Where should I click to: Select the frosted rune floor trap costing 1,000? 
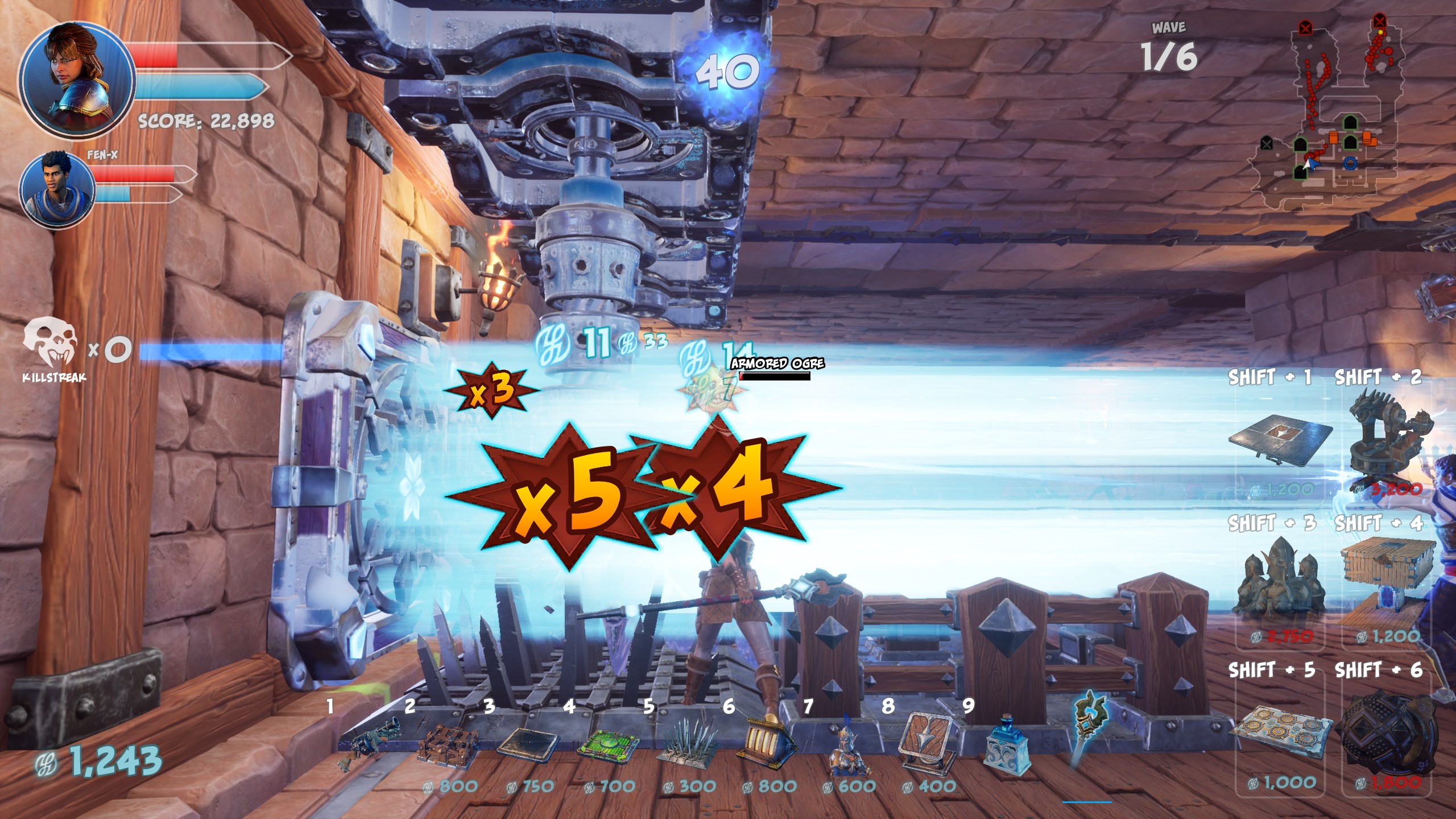[1283, 733]
